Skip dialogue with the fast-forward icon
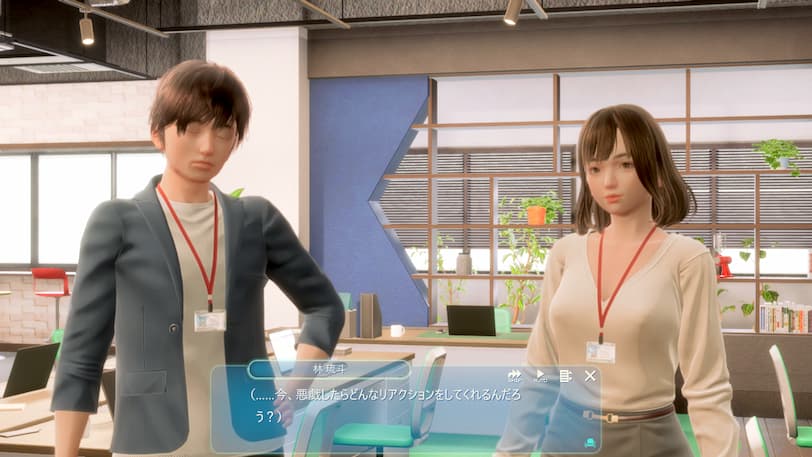The height and width of the screenshot is (457, 812). 515,376
